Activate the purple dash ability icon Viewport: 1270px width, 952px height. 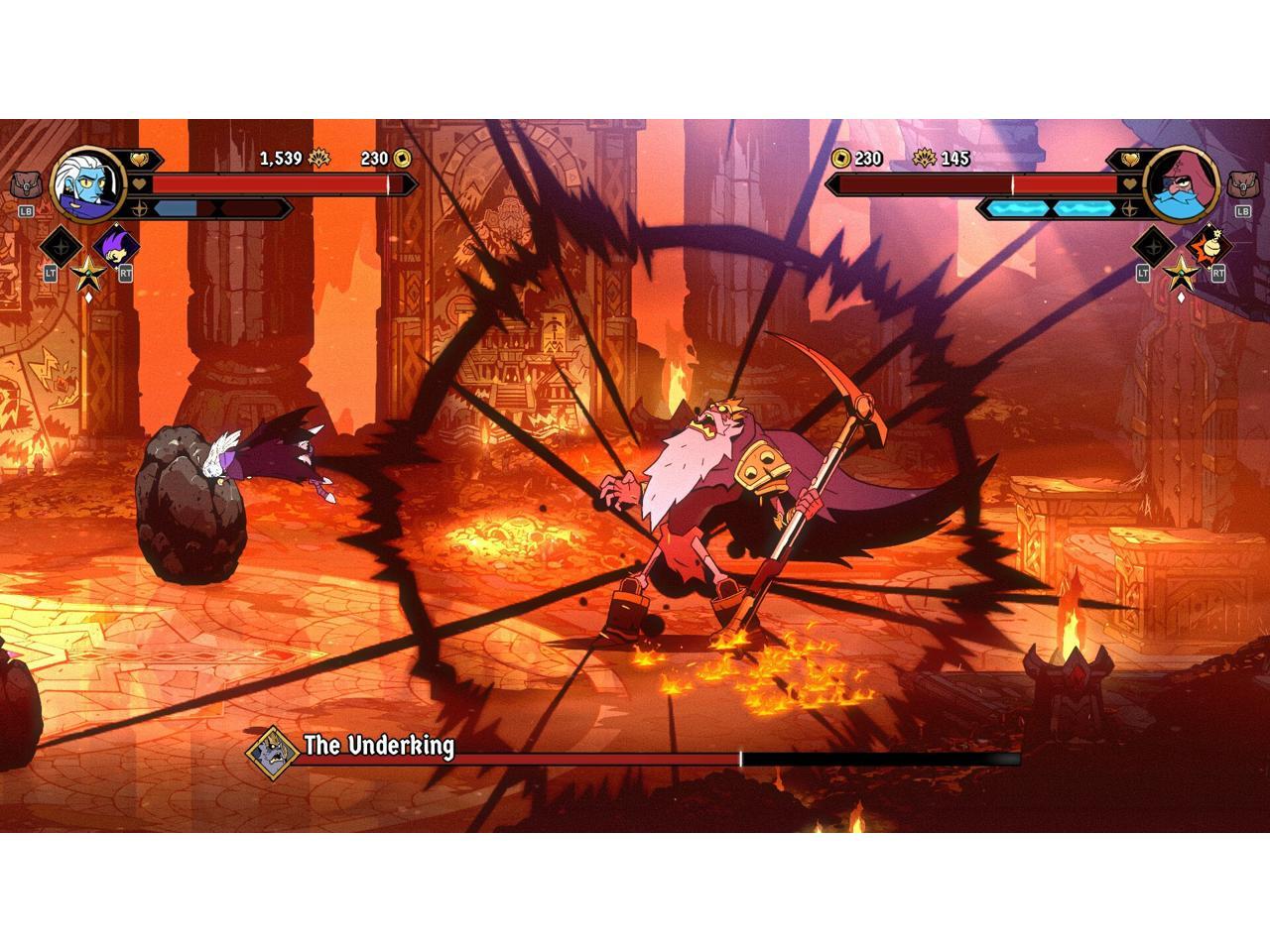(x=116, y=246)
